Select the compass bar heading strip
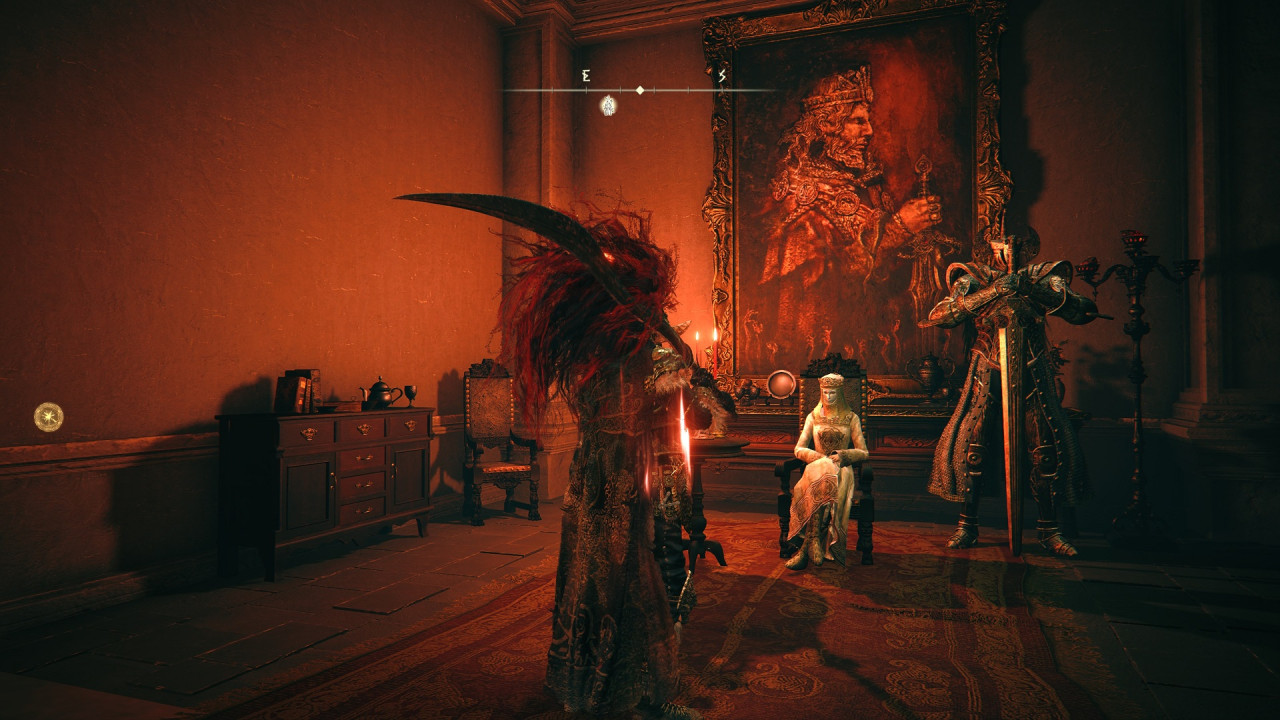Image resolution: width=1280 pixels, height=720 pixels. click(638, 90)
